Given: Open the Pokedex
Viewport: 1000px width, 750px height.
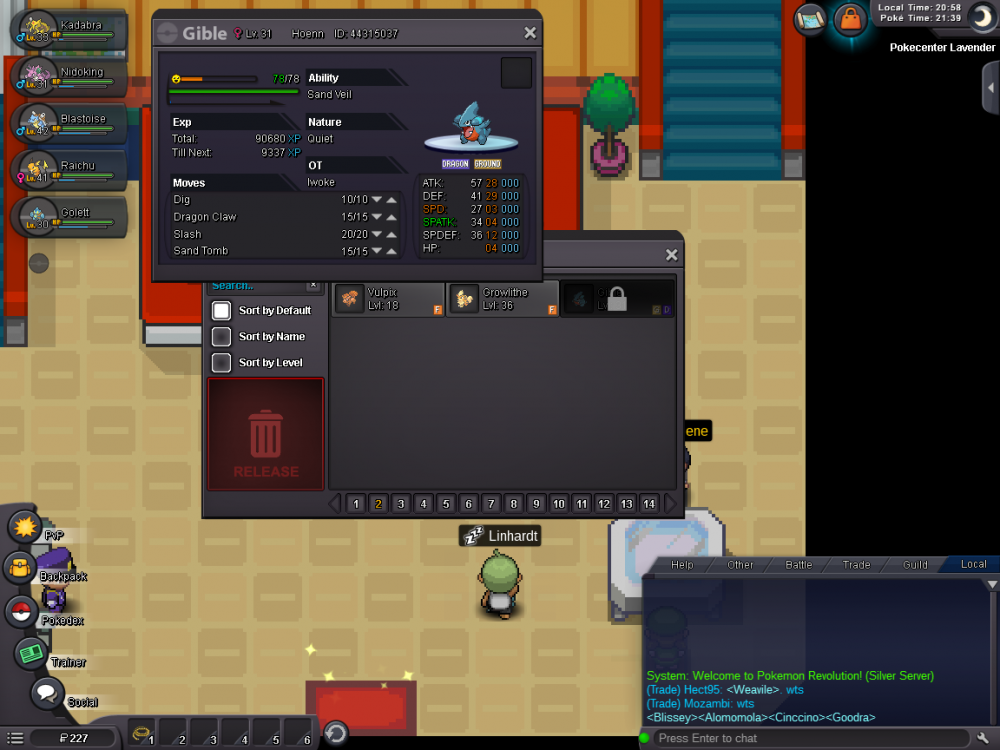Looking at the screenshot, I should pyautogui.click(x=20, y=611).
